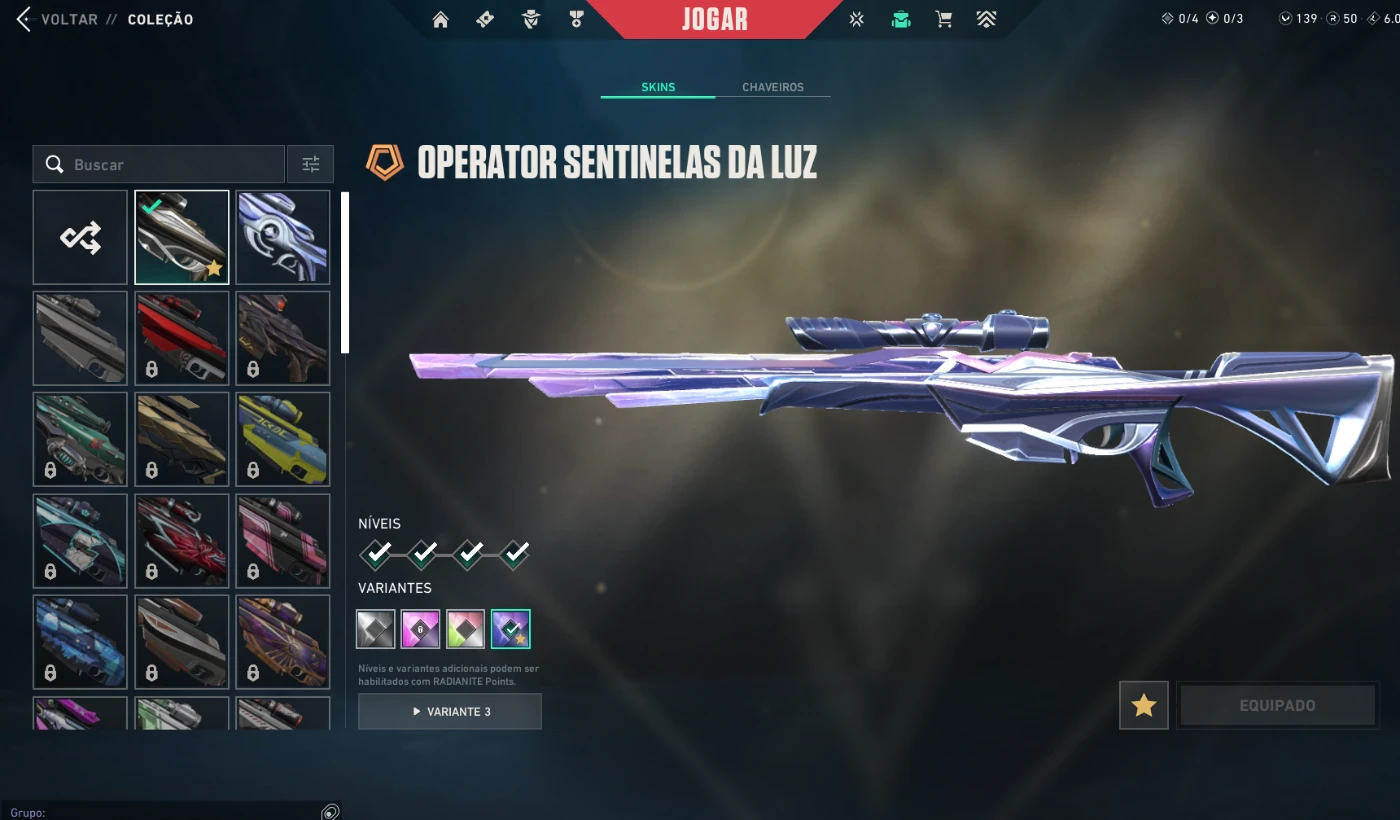
Task: Toggle the favorite star button
Action: pos(1144,706)
